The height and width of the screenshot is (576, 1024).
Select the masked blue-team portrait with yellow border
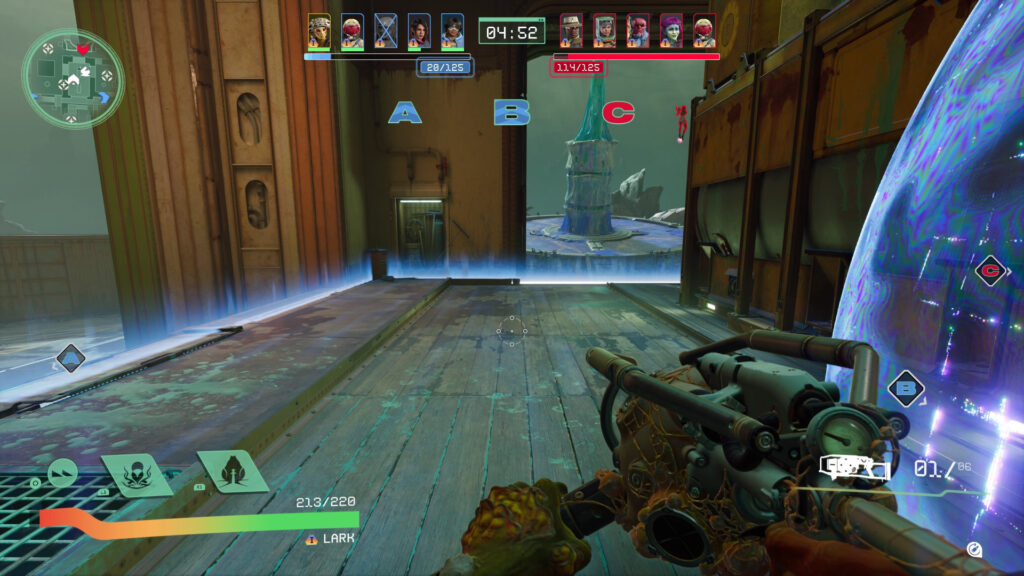point(319,30)
